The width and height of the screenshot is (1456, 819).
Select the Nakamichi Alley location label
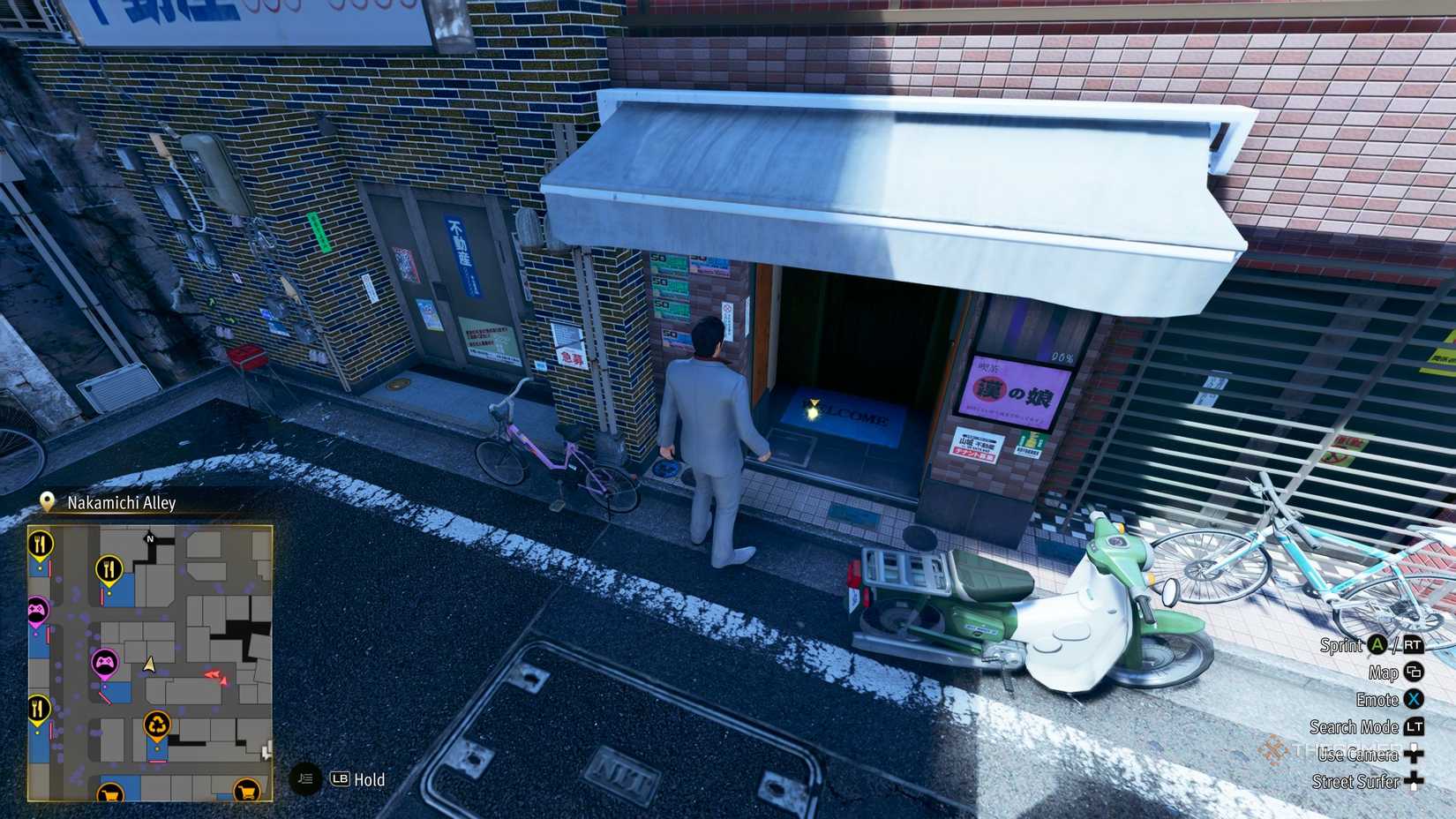pyautogui.click(x=120, y=502)
